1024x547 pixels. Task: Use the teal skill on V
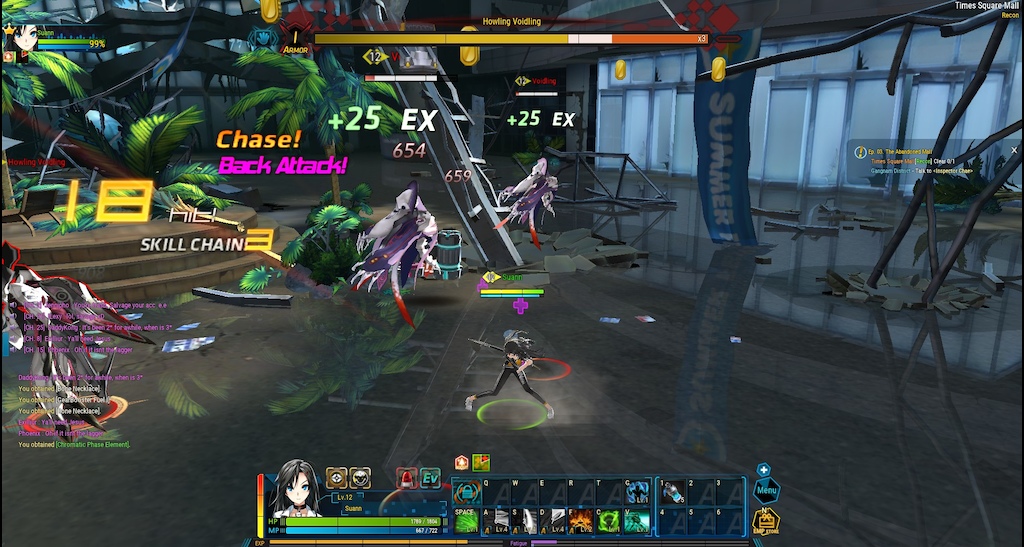pyautogui.click(x=636, y=520)
